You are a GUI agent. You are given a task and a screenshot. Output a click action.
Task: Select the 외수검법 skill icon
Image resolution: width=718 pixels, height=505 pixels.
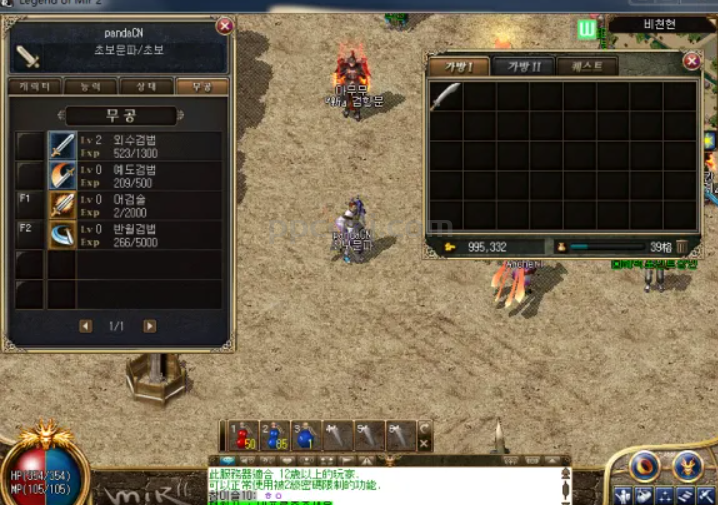point(63,146)
